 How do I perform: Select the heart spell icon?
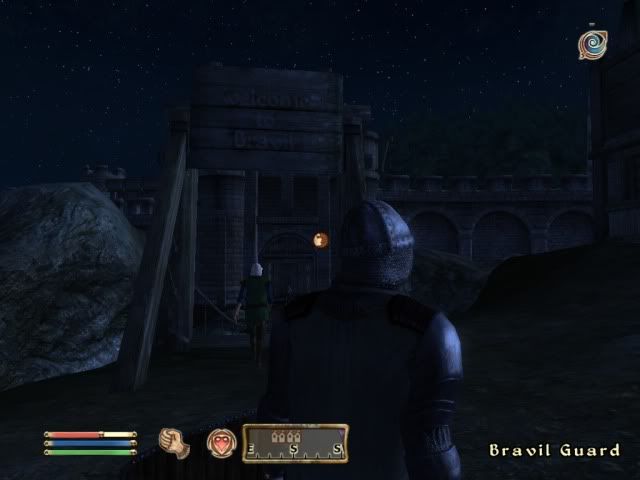pyautogui.click(x=221, y=442)
